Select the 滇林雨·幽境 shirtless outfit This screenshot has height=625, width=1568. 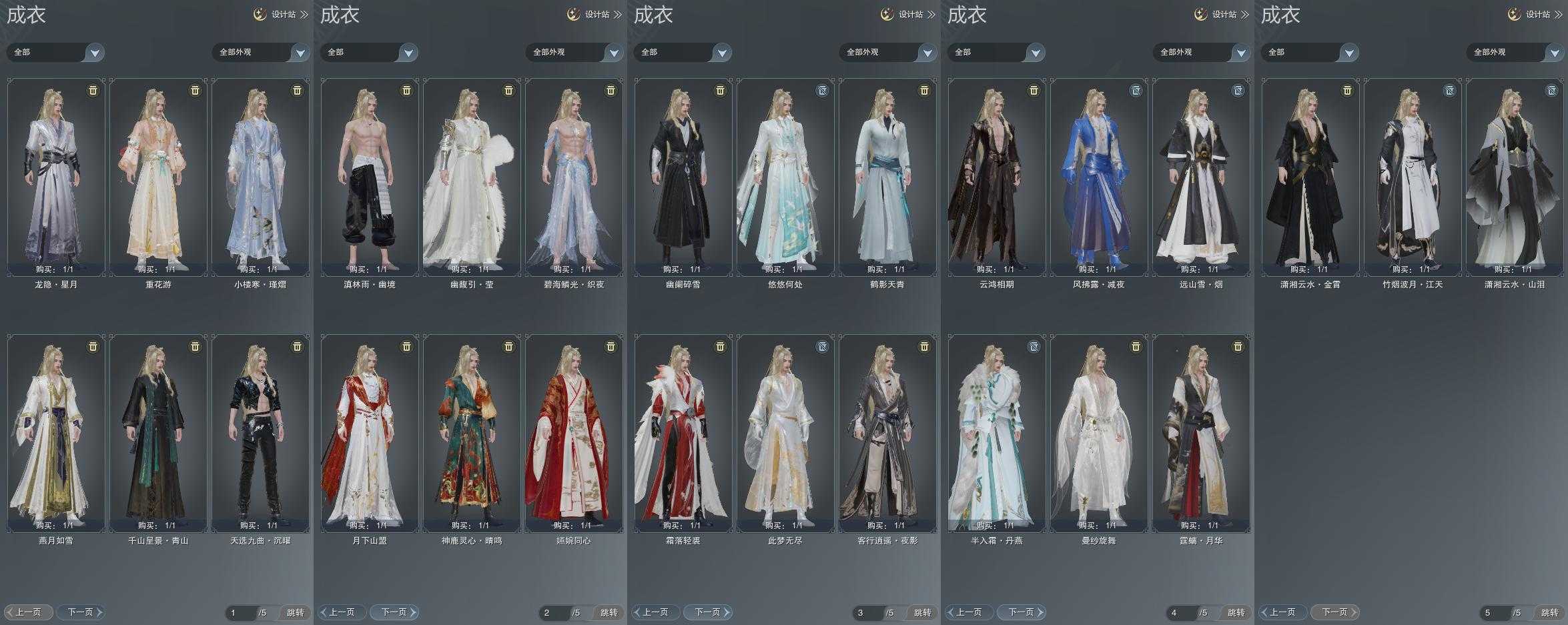[x=370, y=177]
